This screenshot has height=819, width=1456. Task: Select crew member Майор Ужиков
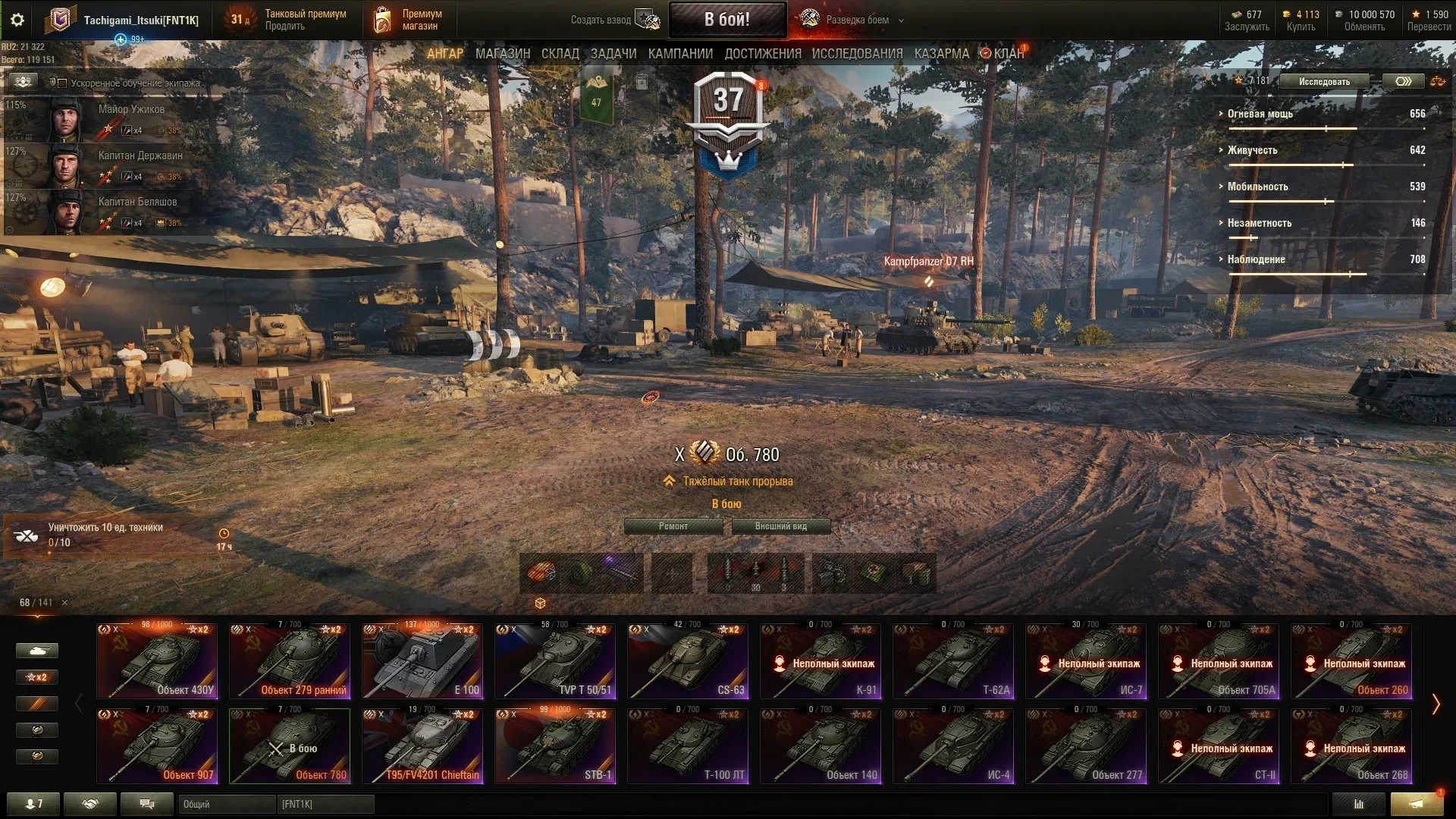114,119
